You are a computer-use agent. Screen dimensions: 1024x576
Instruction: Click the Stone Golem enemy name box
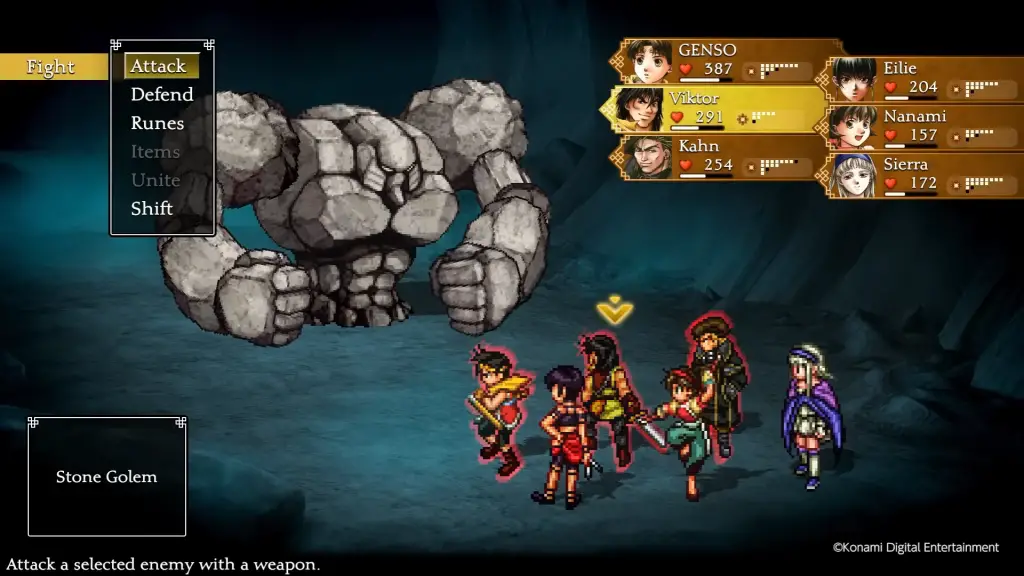tap(107, 477)
